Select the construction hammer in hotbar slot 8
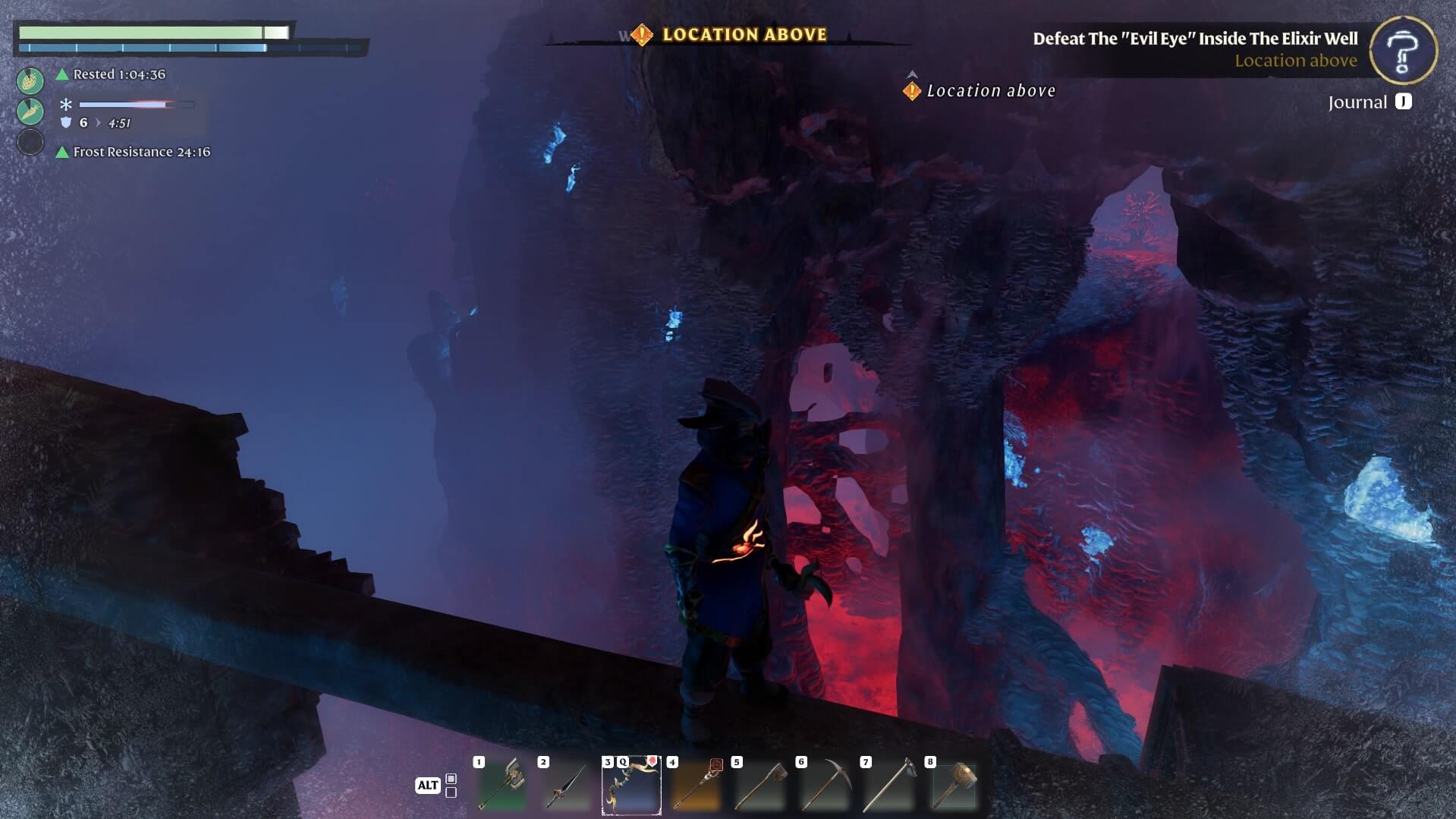The image size is (1456, 819). pyautogui.click(x=954, y=786)
